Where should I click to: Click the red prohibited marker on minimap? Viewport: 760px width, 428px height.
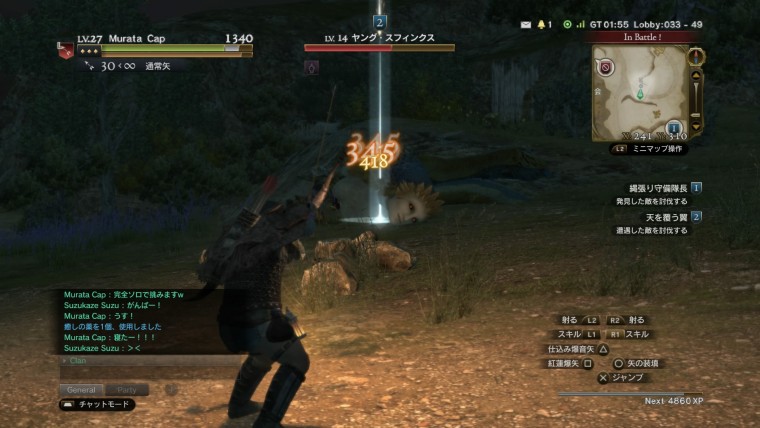point(606,68)
